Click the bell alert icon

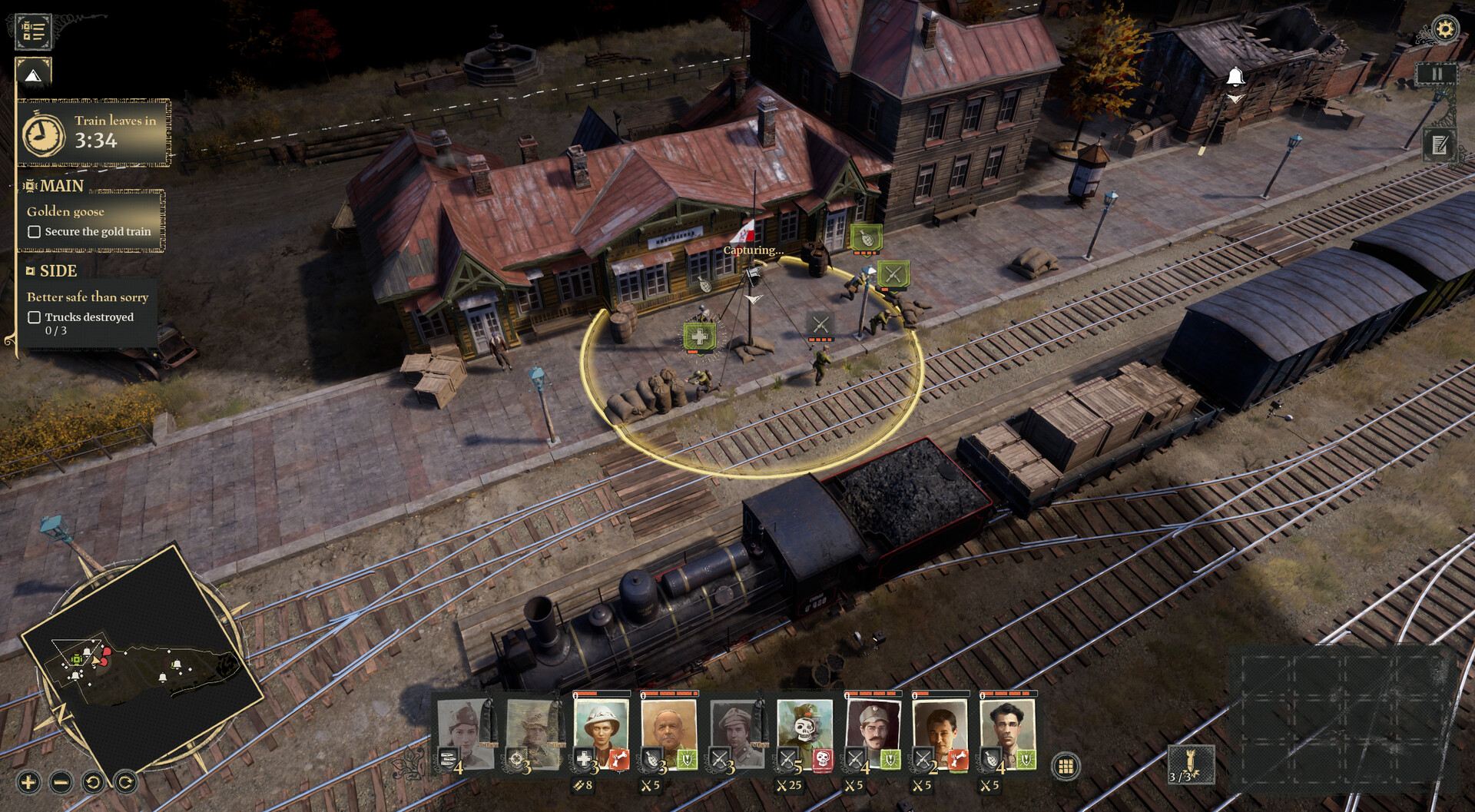(x=1235, y=77)
